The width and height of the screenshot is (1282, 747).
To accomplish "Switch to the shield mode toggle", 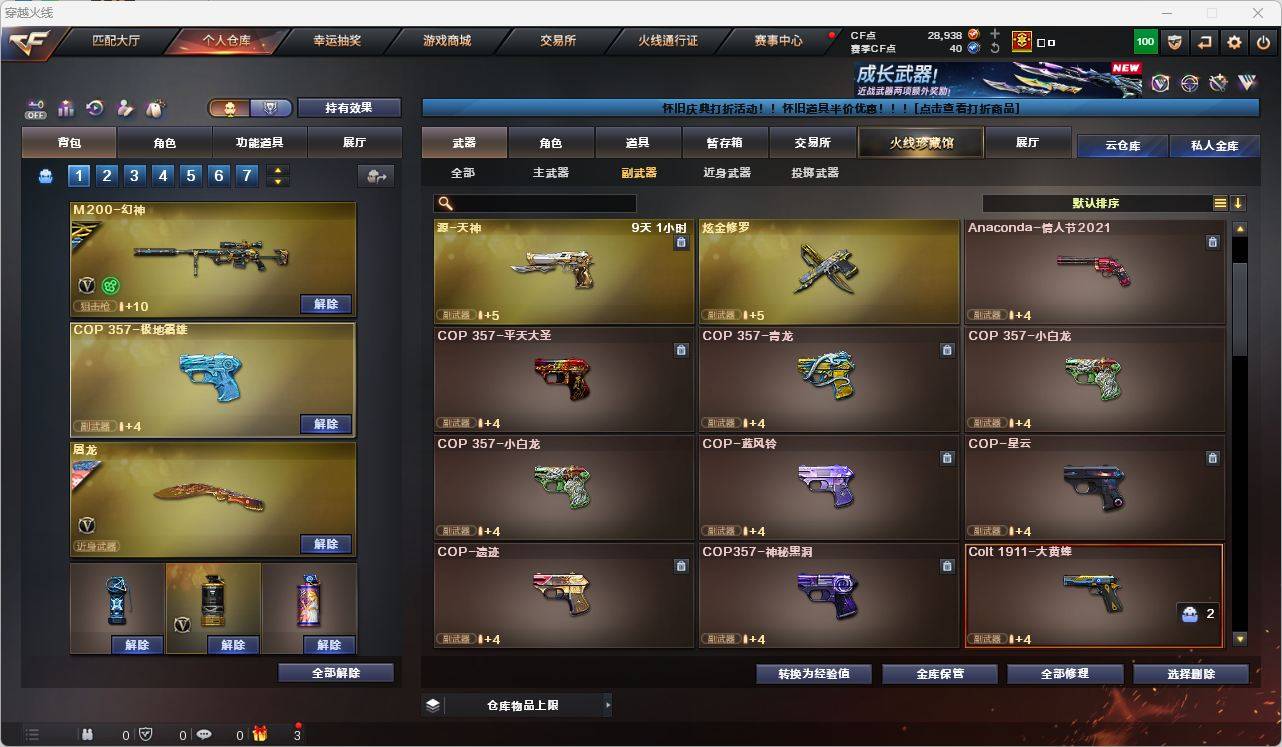I will click(x=270, y=108).
